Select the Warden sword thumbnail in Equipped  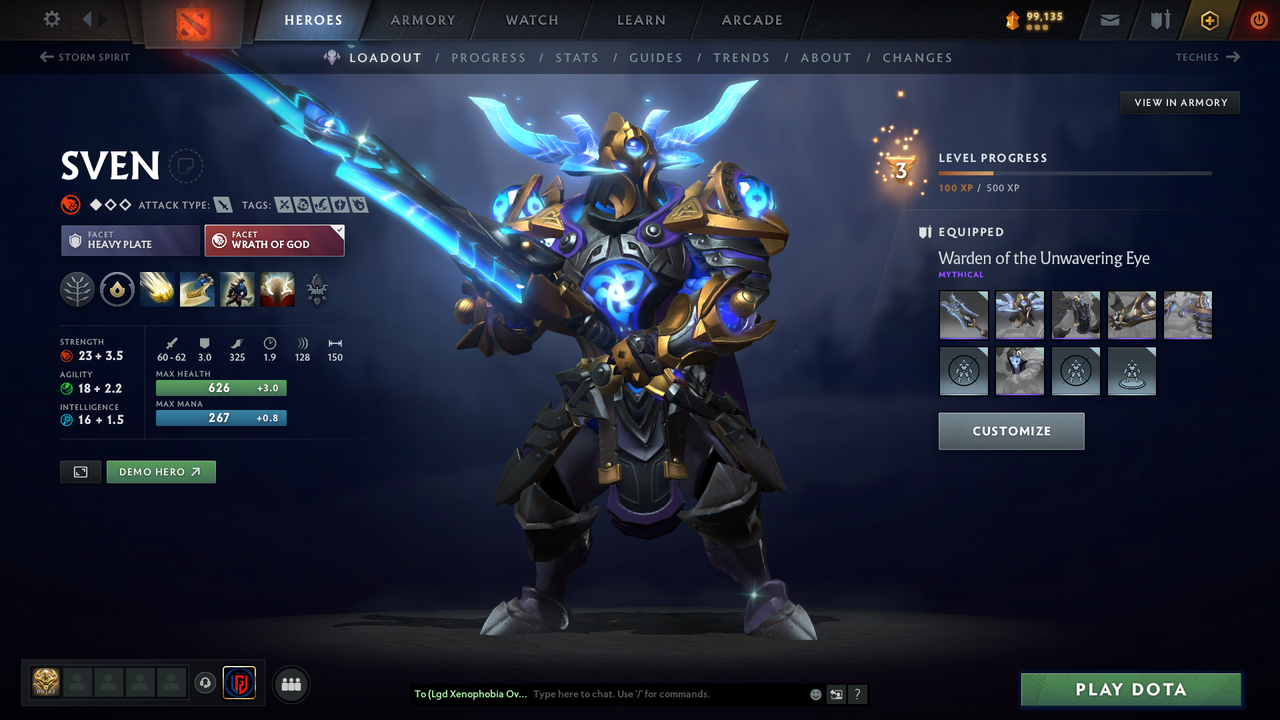(963, 315)
